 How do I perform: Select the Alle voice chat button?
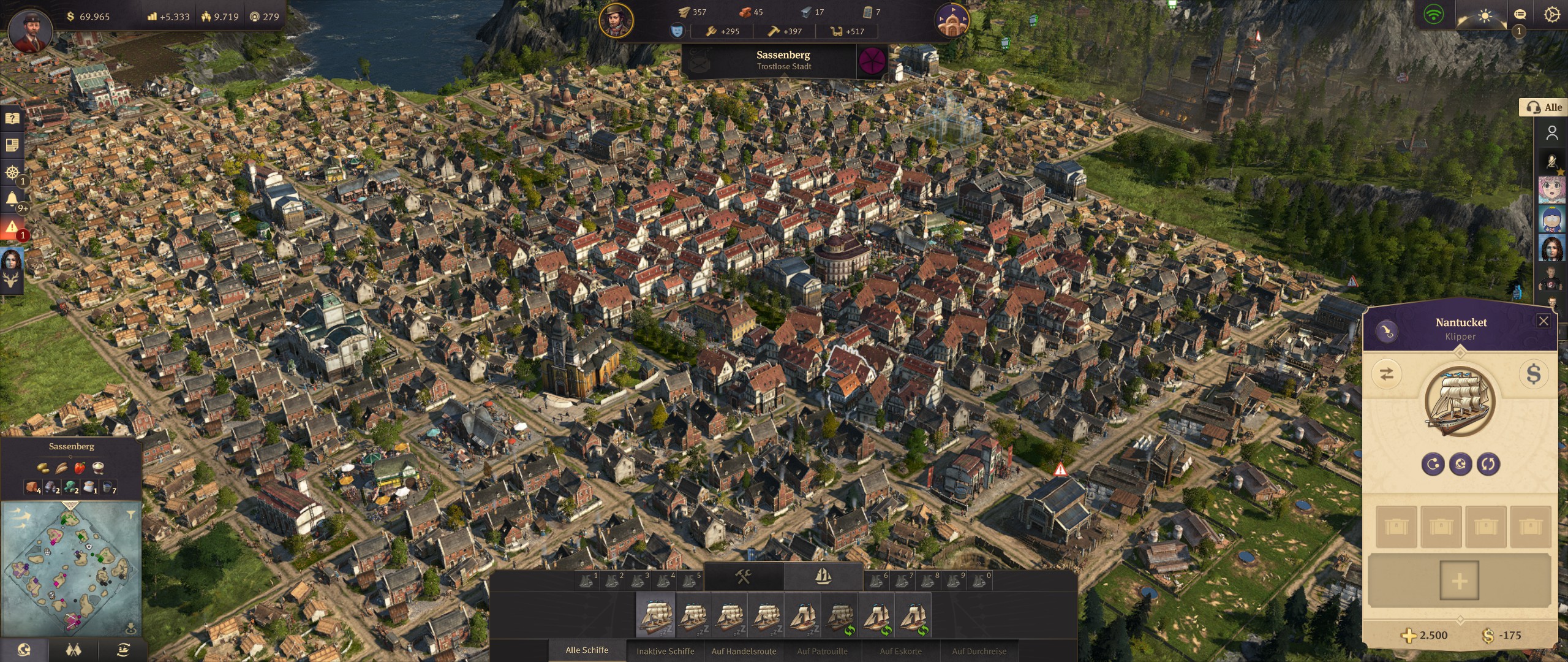pos(1544,107)
